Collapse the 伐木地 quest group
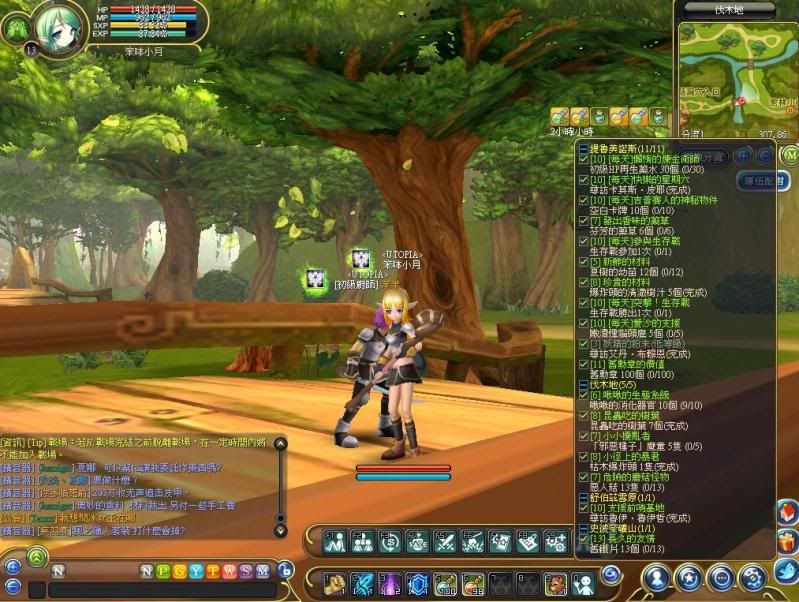The height and width of the screenshot is (602, 799). pos(584,384)
